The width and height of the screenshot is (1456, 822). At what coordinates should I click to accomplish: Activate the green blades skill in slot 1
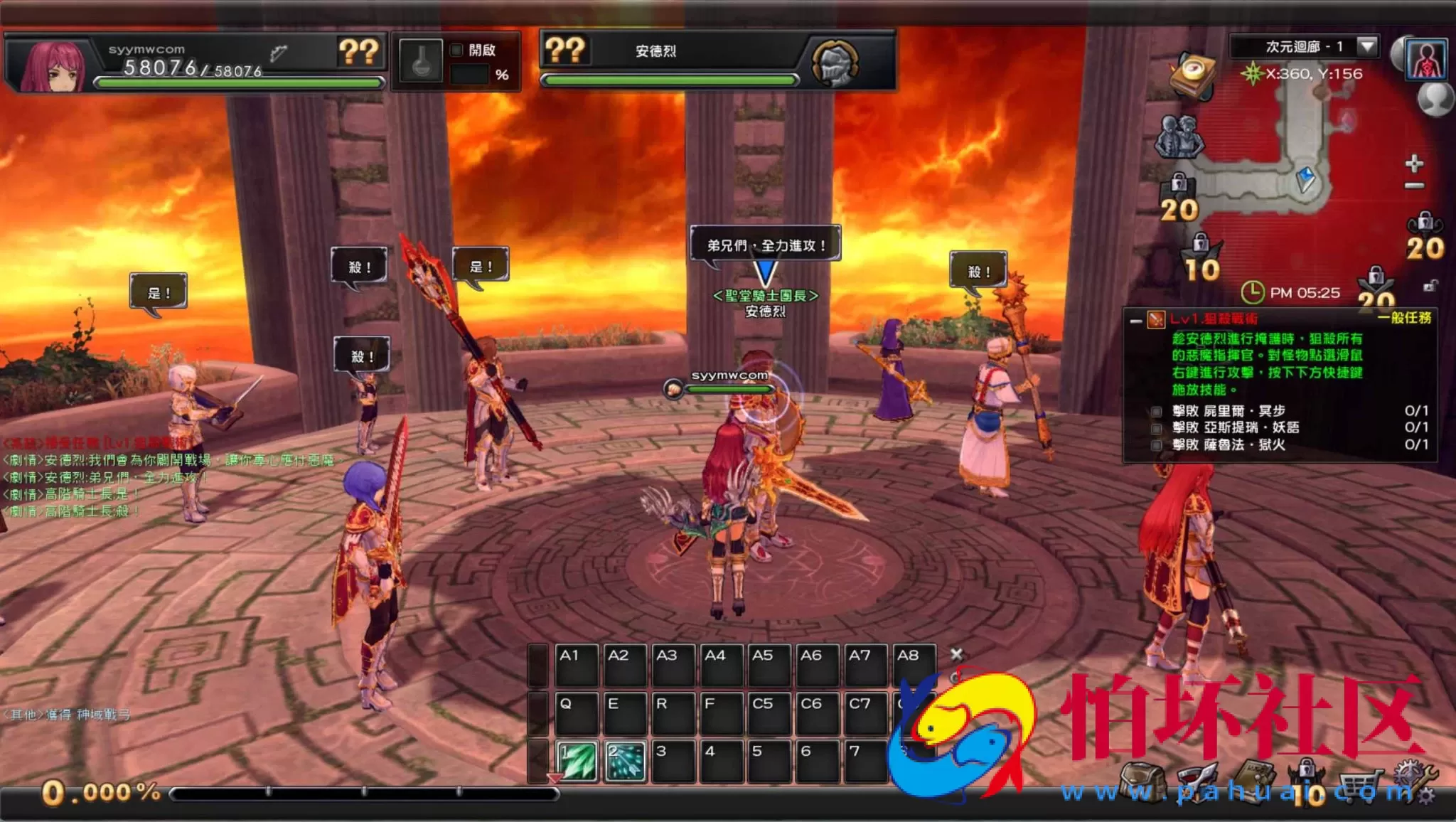point(577,761)
